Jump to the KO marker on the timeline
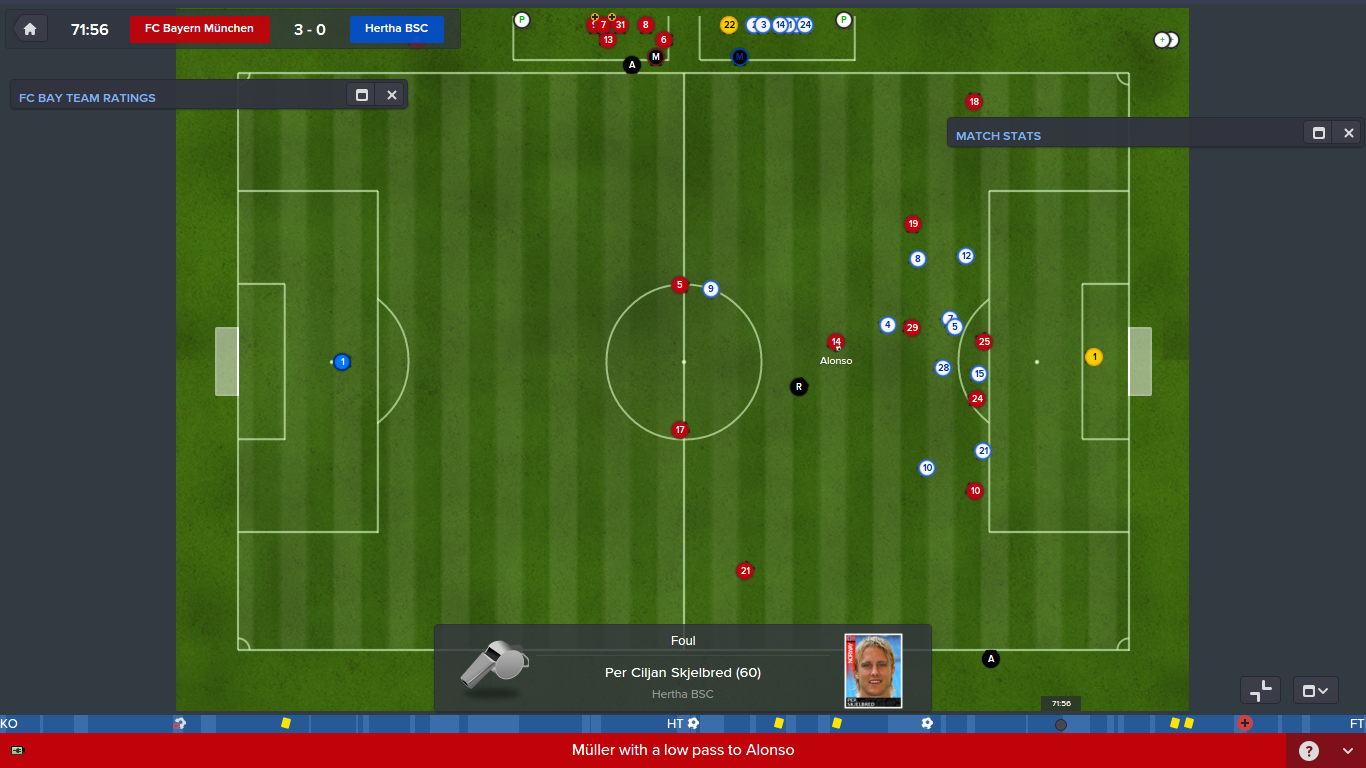Image resolution: width=1366 pixels, height=768 pixels. tap(9, 723)
